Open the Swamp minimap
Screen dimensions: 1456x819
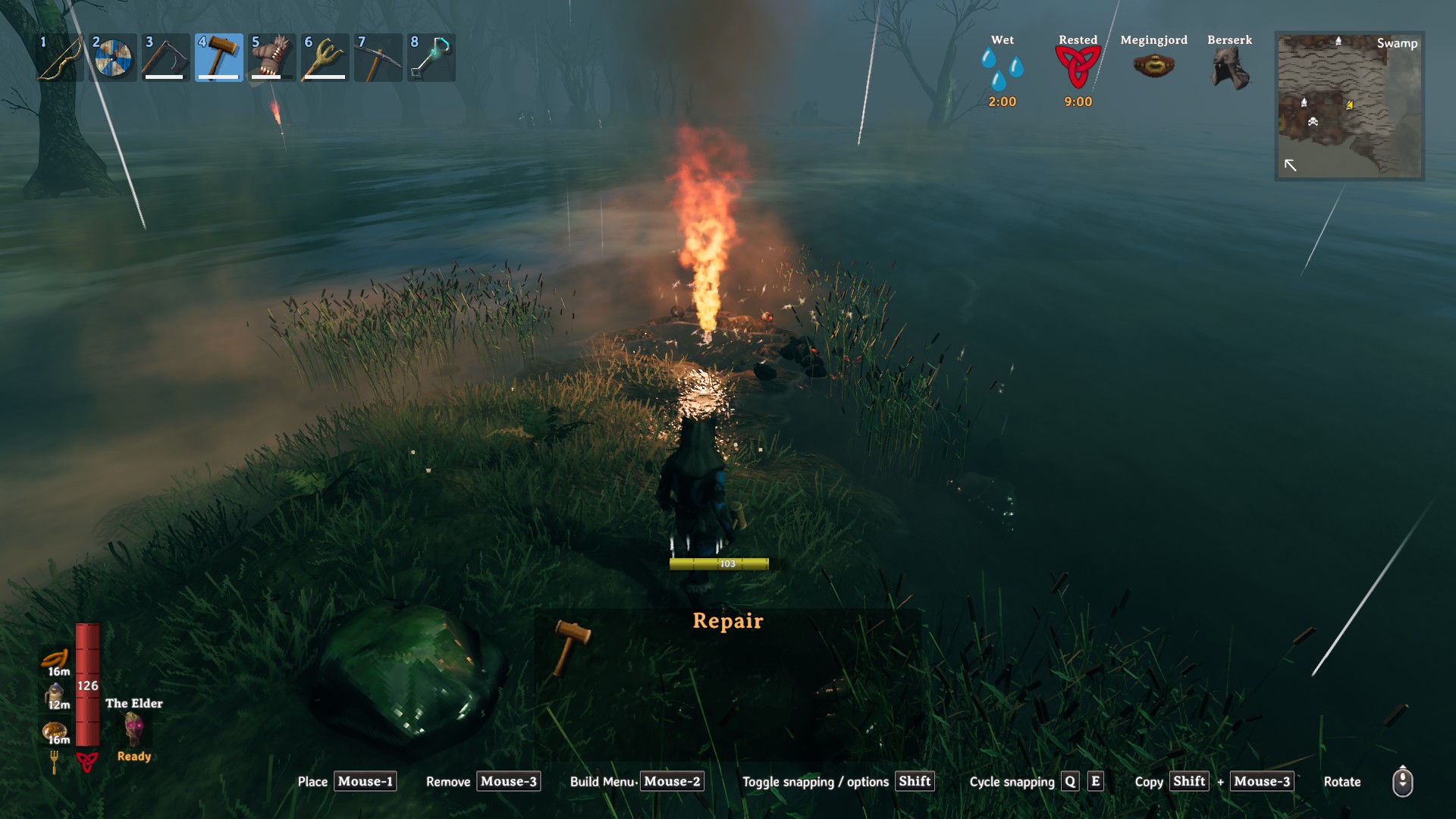tap(1349, 105)
